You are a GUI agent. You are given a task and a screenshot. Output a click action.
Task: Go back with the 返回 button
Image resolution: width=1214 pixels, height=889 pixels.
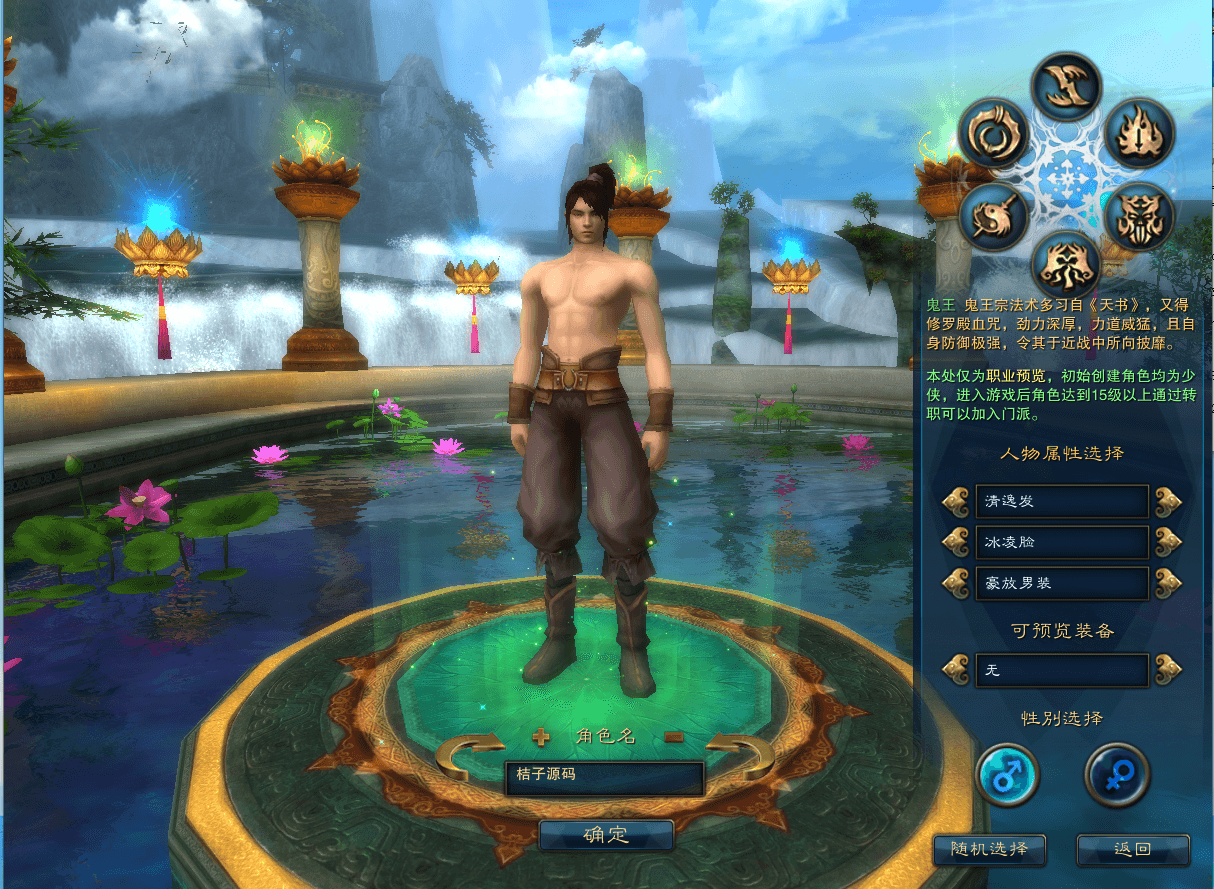(x=1132, y=850)
